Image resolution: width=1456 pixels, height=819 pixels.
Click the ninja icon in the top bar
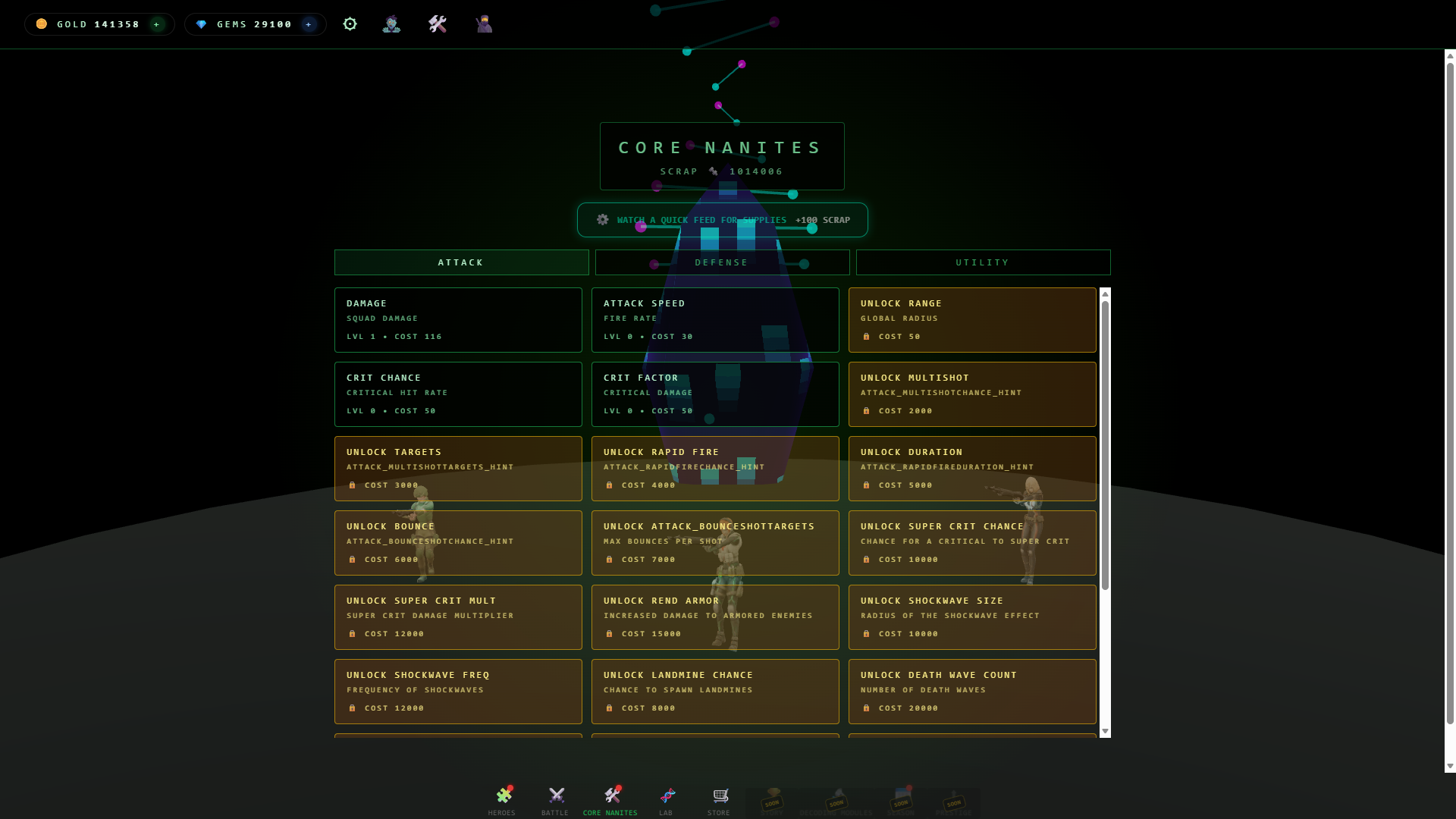(483, 24)
